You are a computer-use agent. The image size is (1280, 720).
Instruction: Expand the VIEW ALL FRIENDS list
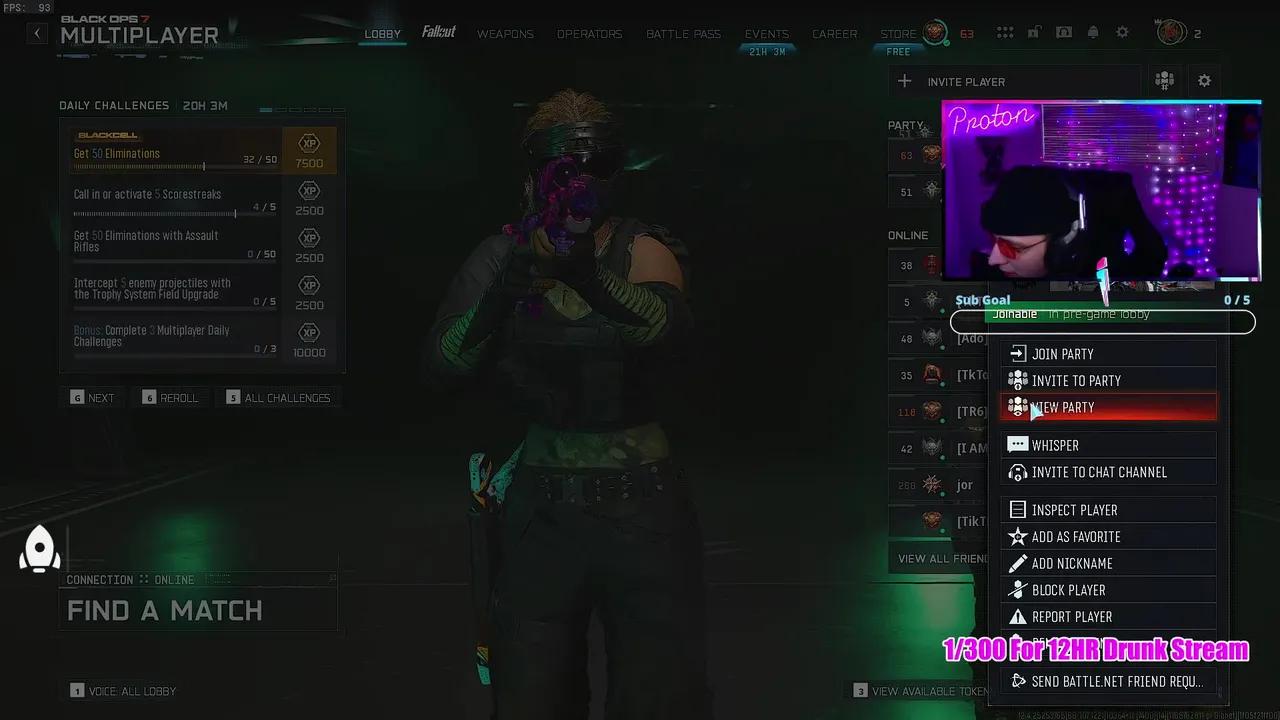pos(940,557)
